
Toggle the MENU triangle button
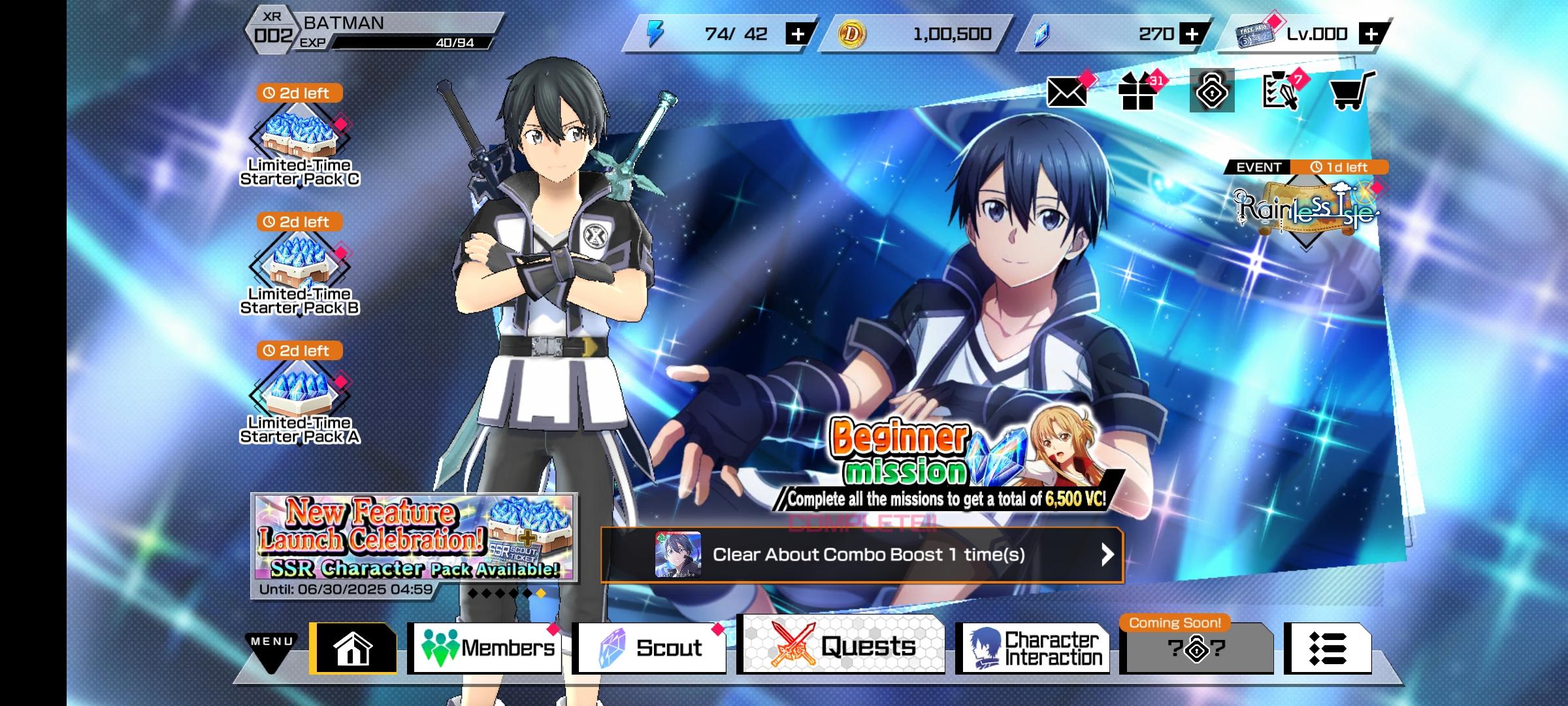click(x=271, y=651)
